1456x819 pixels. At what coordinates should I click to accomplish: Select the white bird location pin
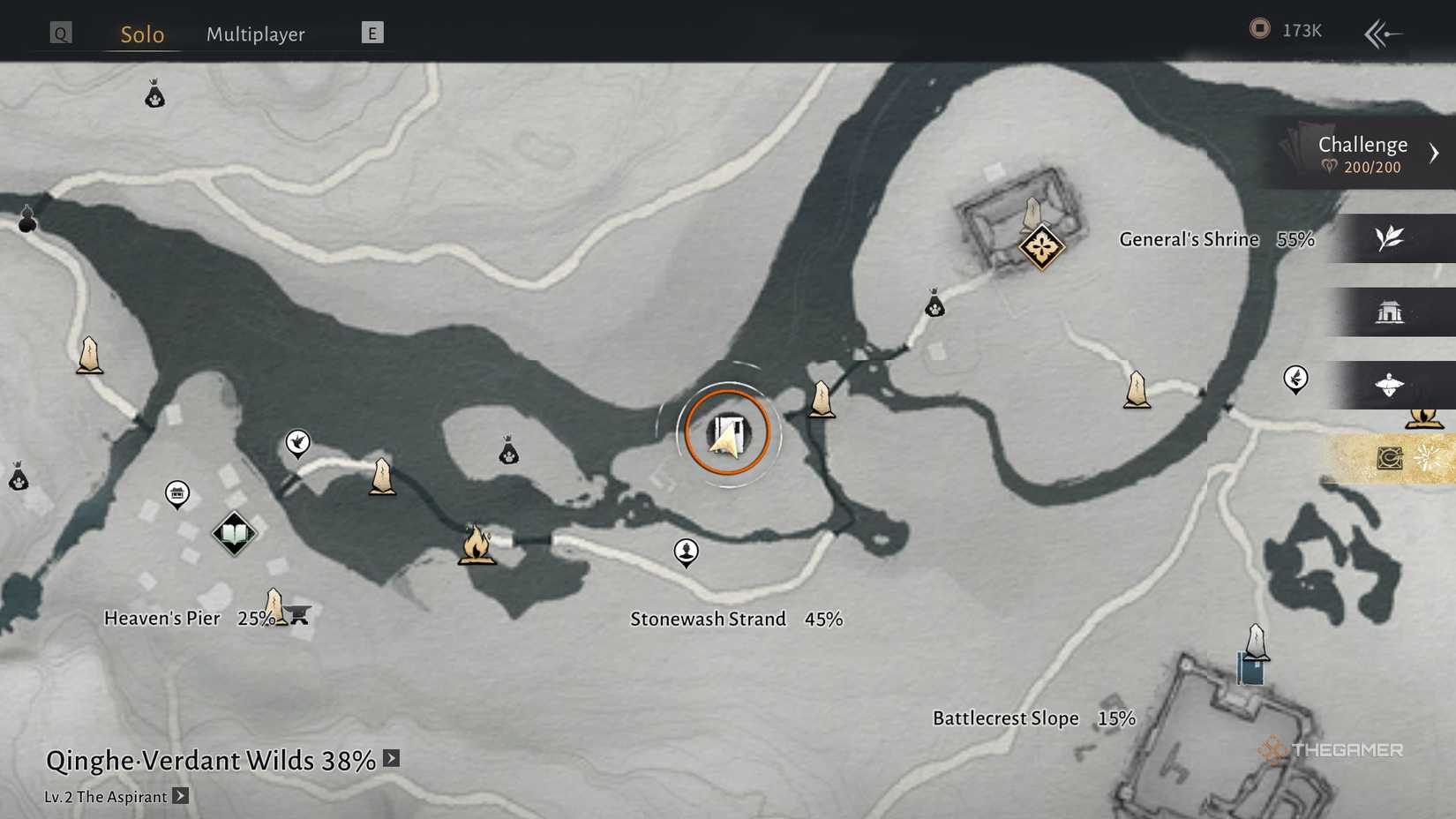[298, 443]
